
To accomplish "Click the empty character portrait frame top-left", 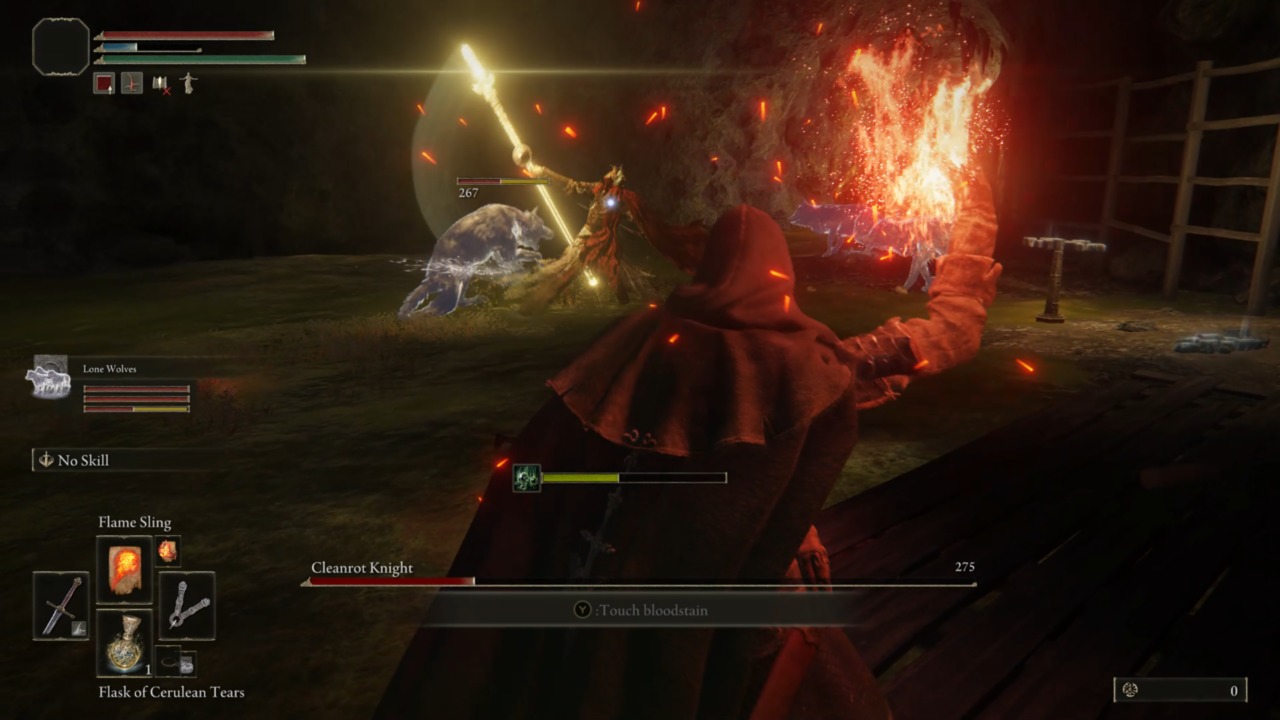I will [60, 46].
